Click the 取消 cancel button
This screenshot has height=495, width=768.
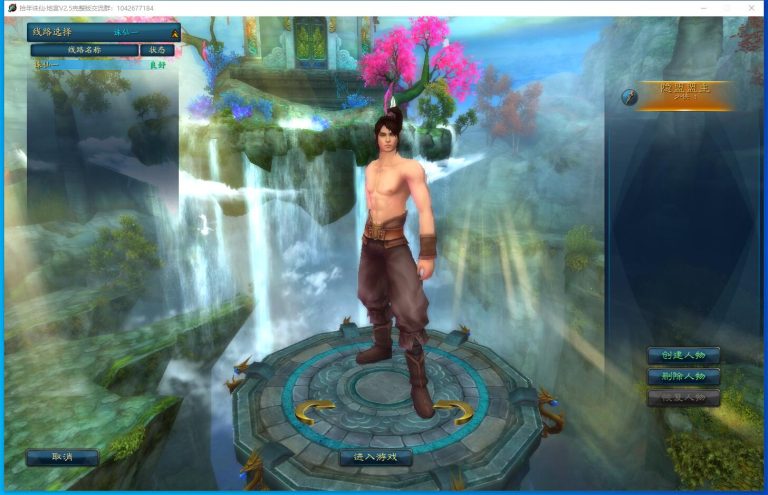(62, 457)
